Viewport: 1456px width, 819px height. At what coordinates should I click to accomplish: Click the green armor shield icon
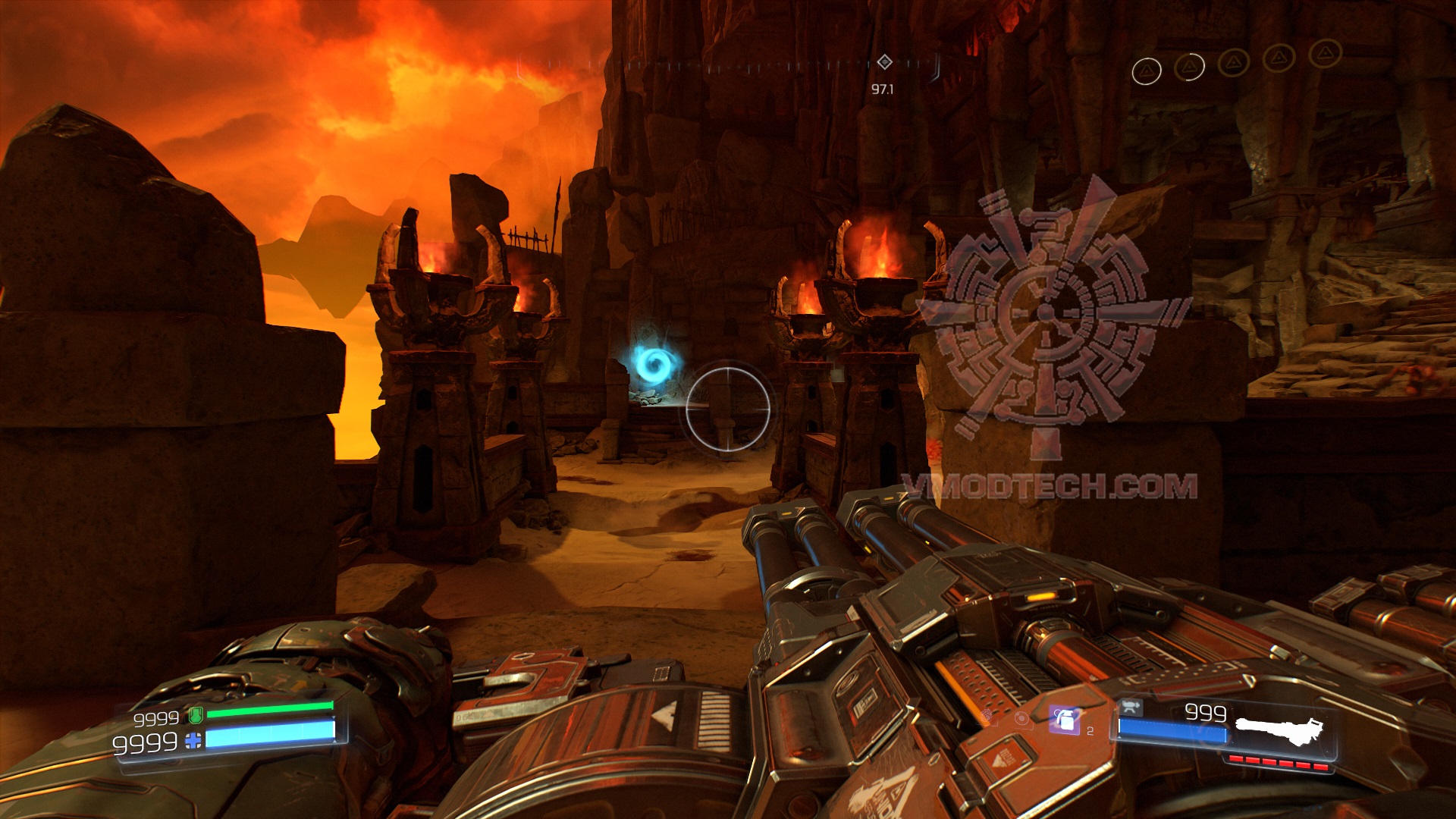(x=196, y=714)
